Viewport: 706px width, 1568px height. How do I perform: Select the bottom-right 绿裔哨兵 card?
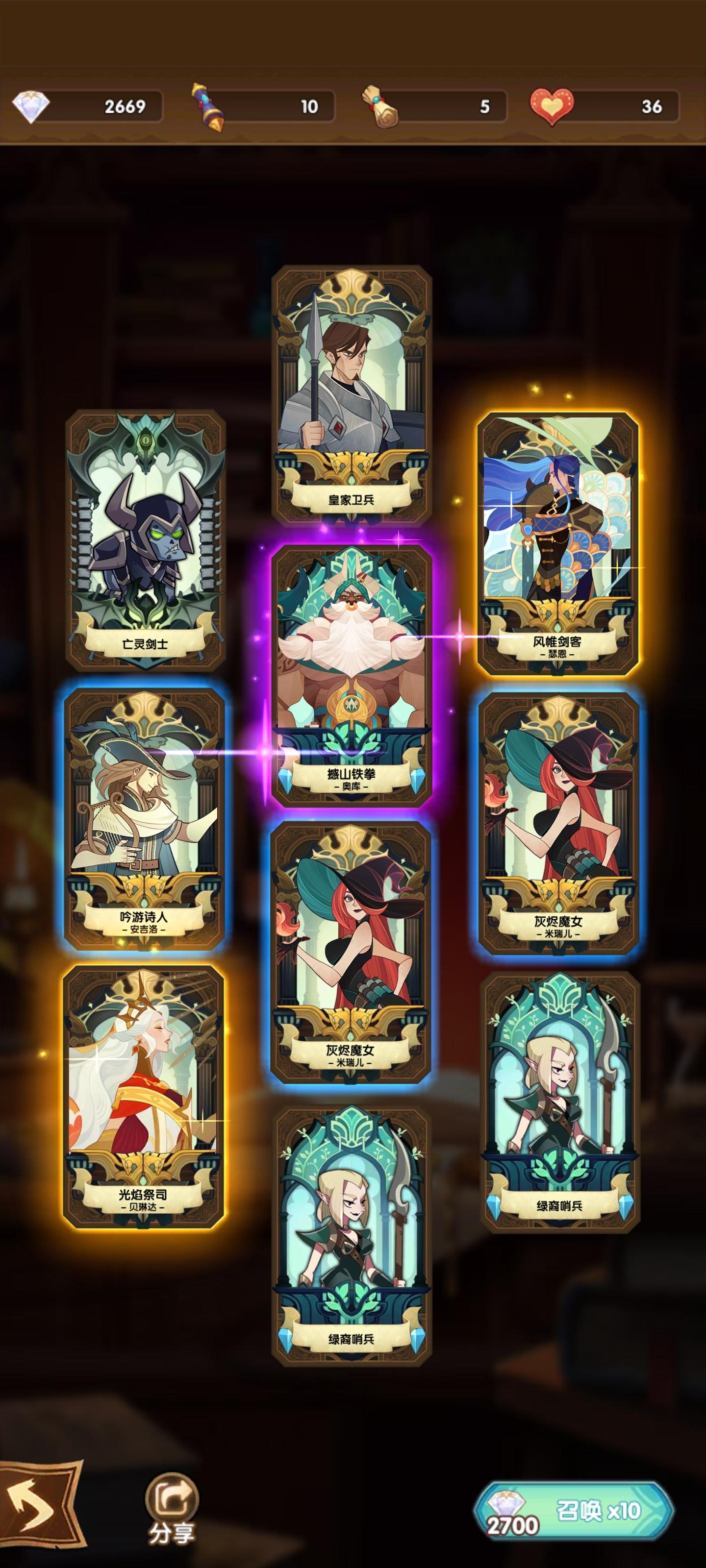pos(560,1114)
